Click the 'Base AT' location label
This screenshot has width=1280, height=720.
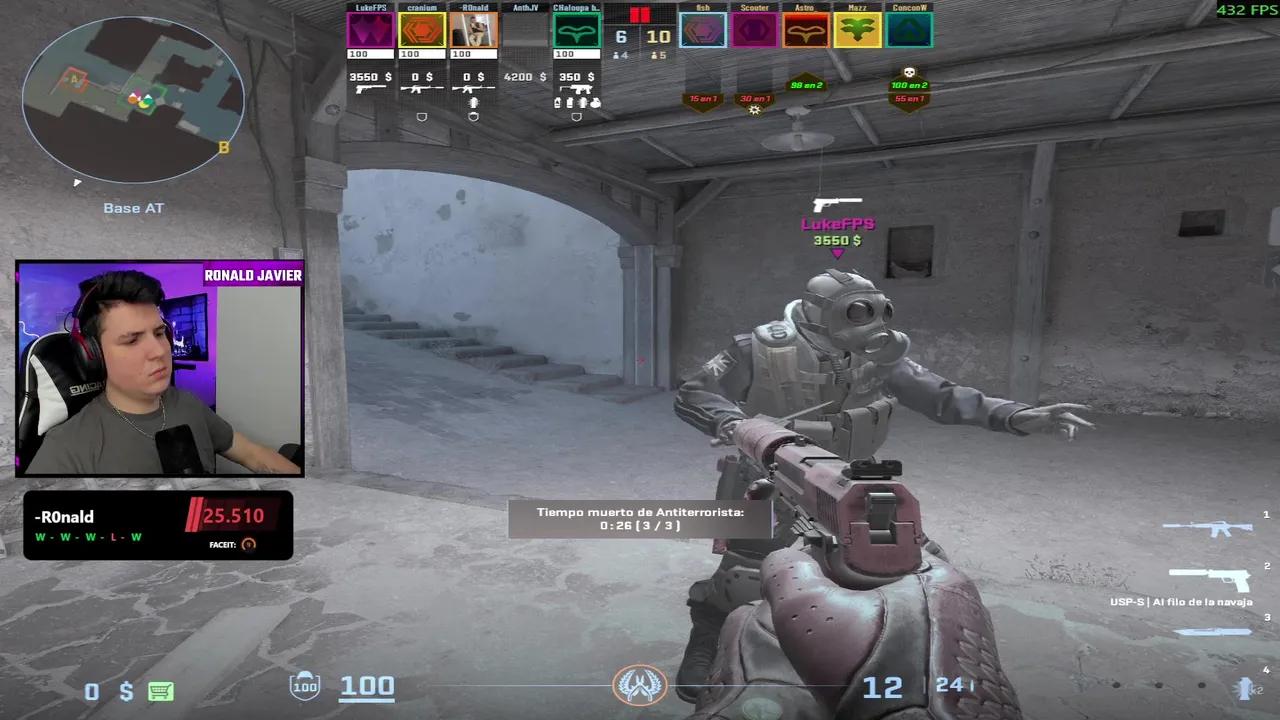point(133,207)
